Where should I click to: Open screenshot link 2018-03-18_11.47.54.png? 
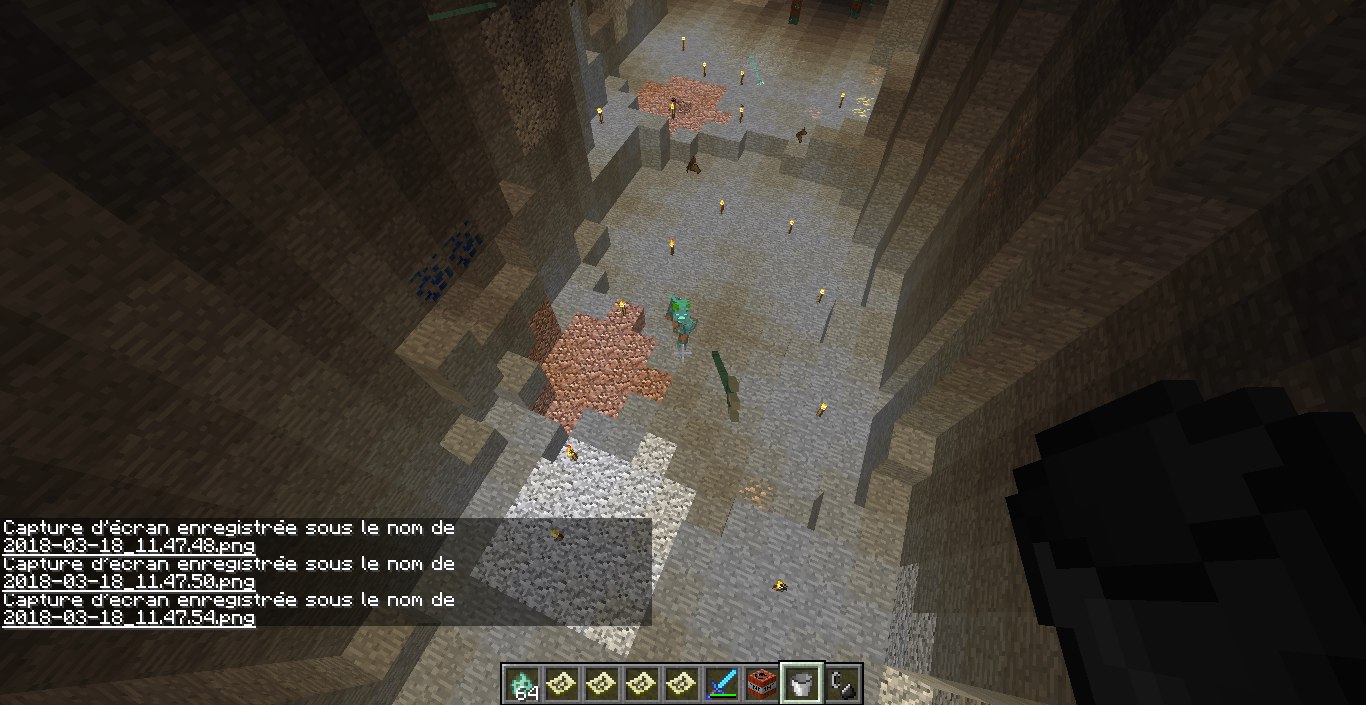point(129,618)
